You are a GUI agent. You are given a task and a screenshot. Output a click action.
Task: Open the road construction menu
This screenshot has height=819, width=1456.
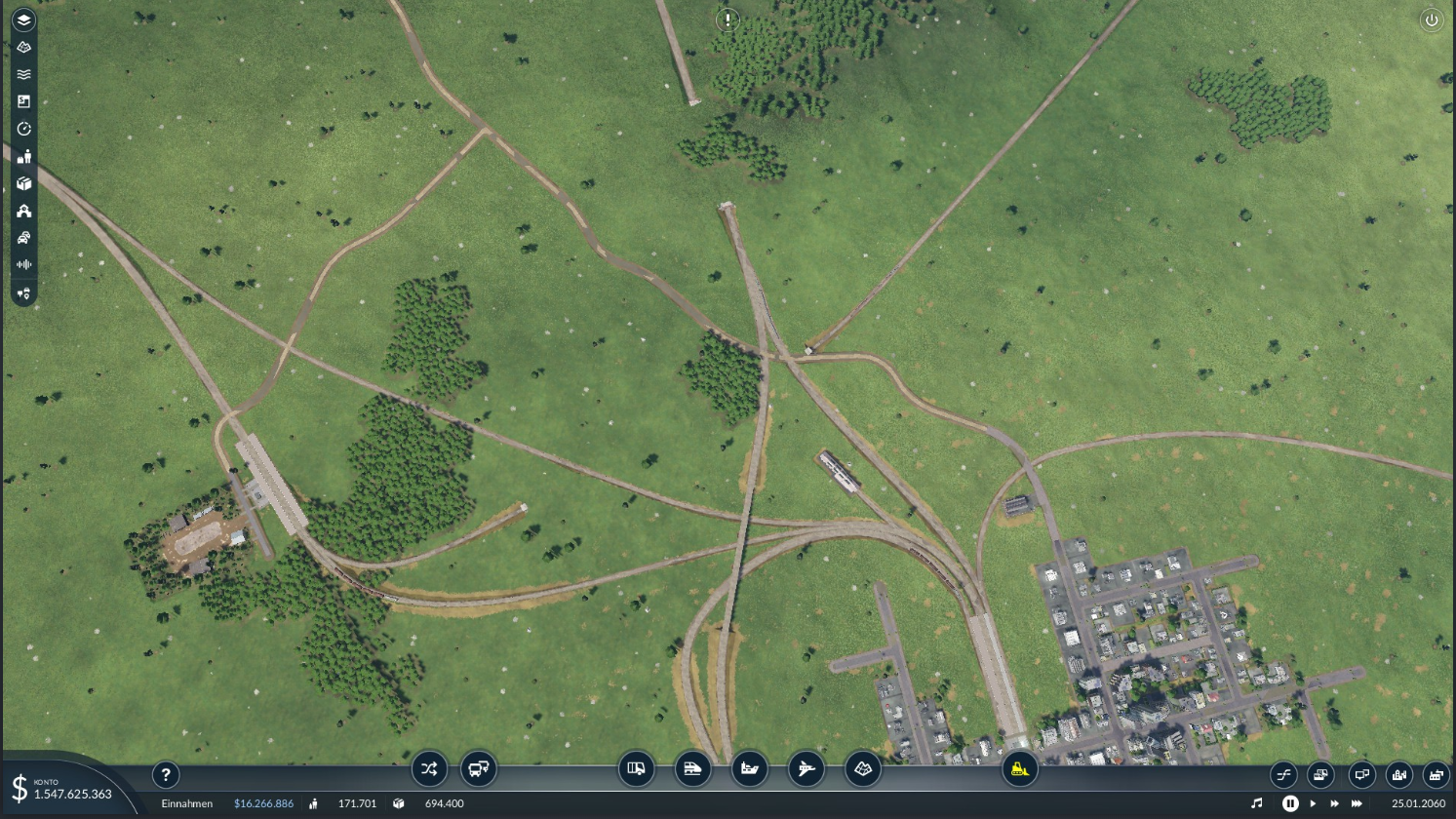637,769
